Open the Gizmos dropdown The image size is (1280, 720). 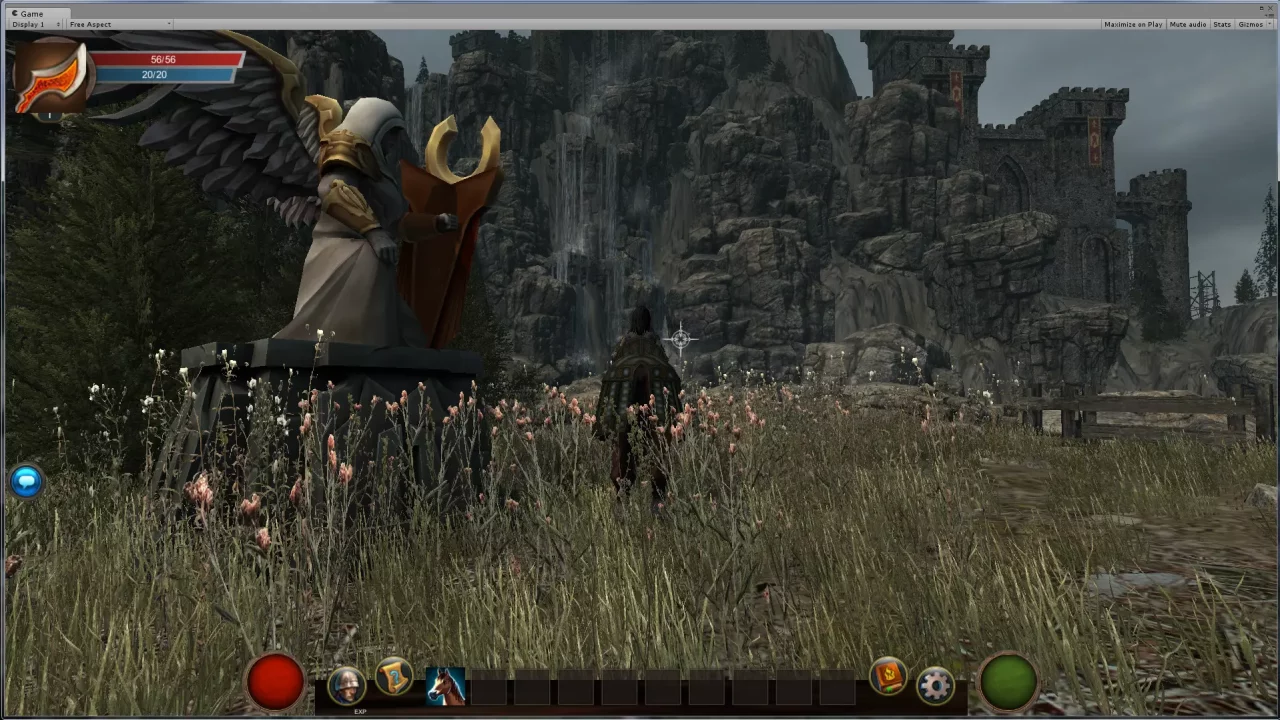click(x=1251, y=24)
